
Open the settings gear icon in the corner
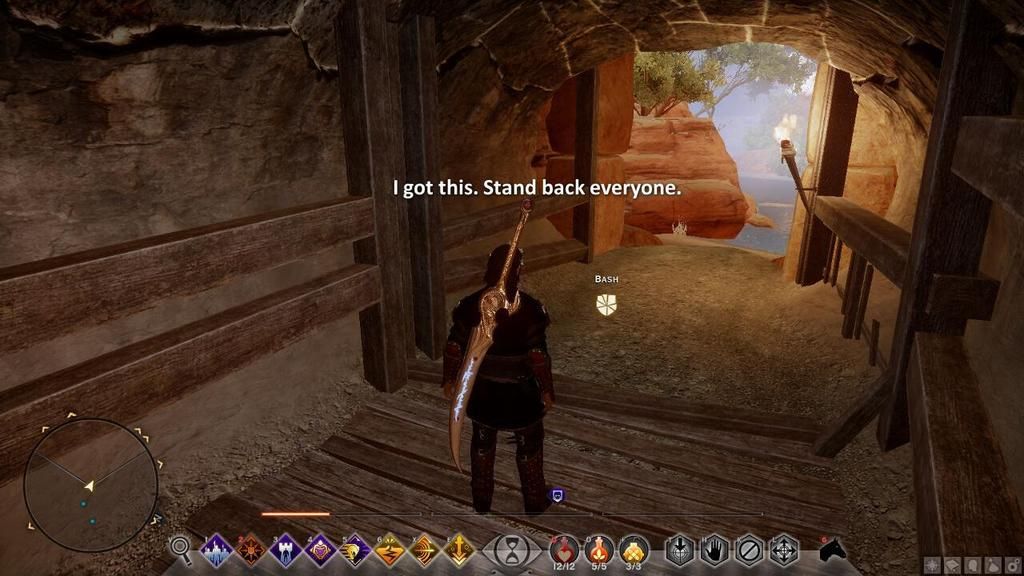pos(1014,564)
